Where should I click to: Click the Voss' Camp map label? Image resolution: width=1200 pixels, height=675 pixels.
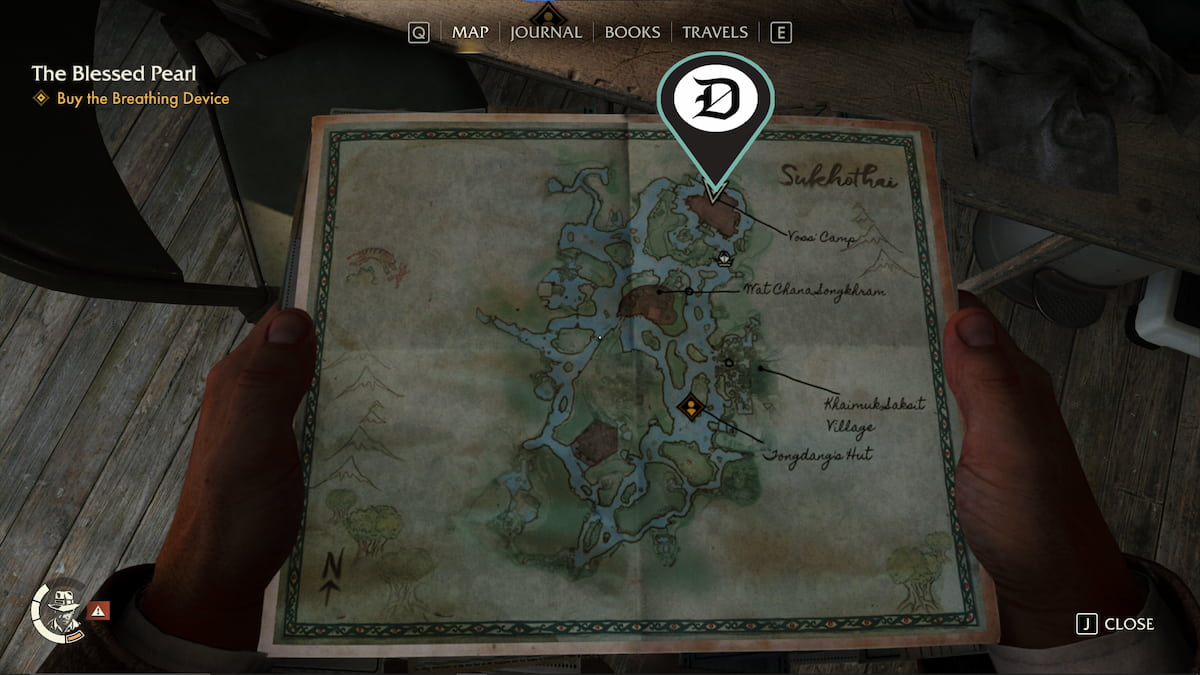pos(818,238)
